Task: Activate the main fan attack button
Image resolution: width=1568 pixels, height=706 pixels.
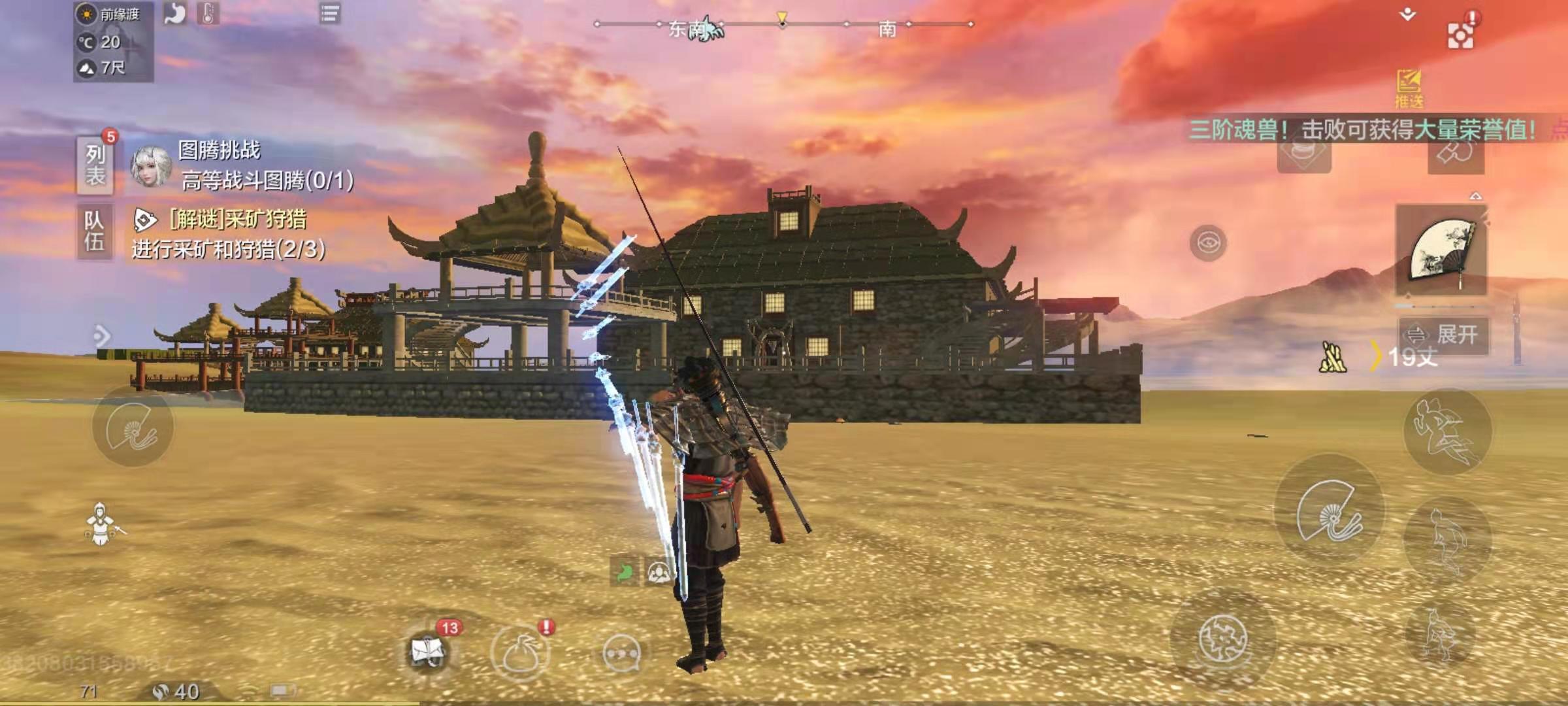Action: point(1330,511)
